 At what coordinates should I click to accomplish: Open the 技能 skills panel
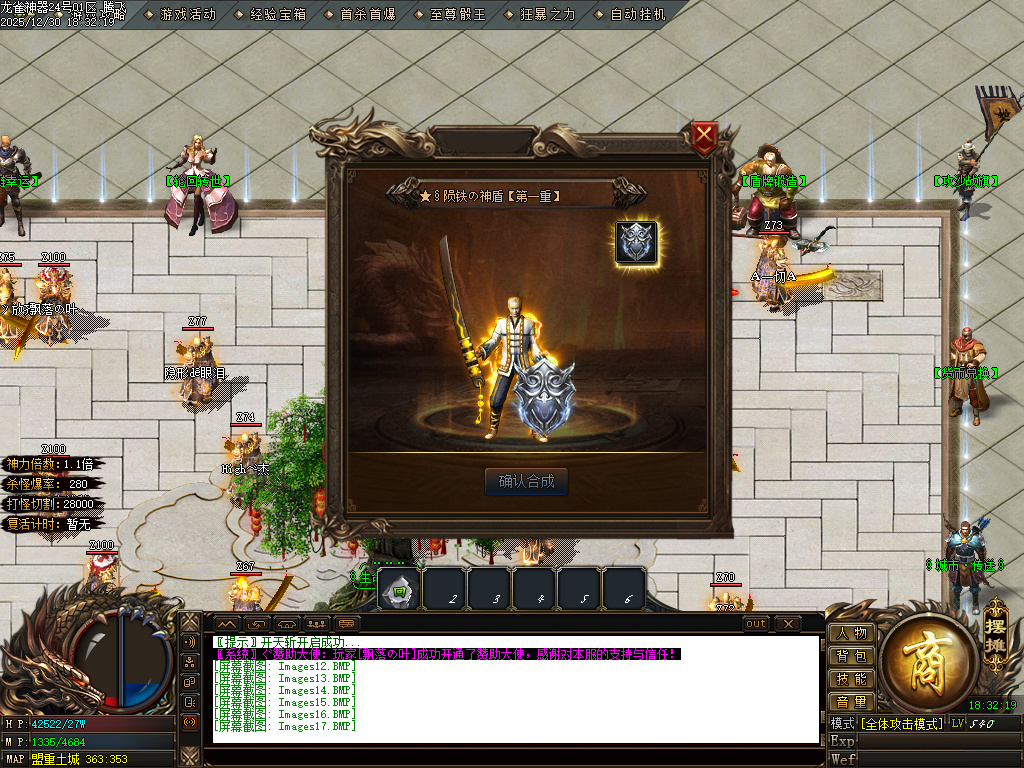(851, 679)
